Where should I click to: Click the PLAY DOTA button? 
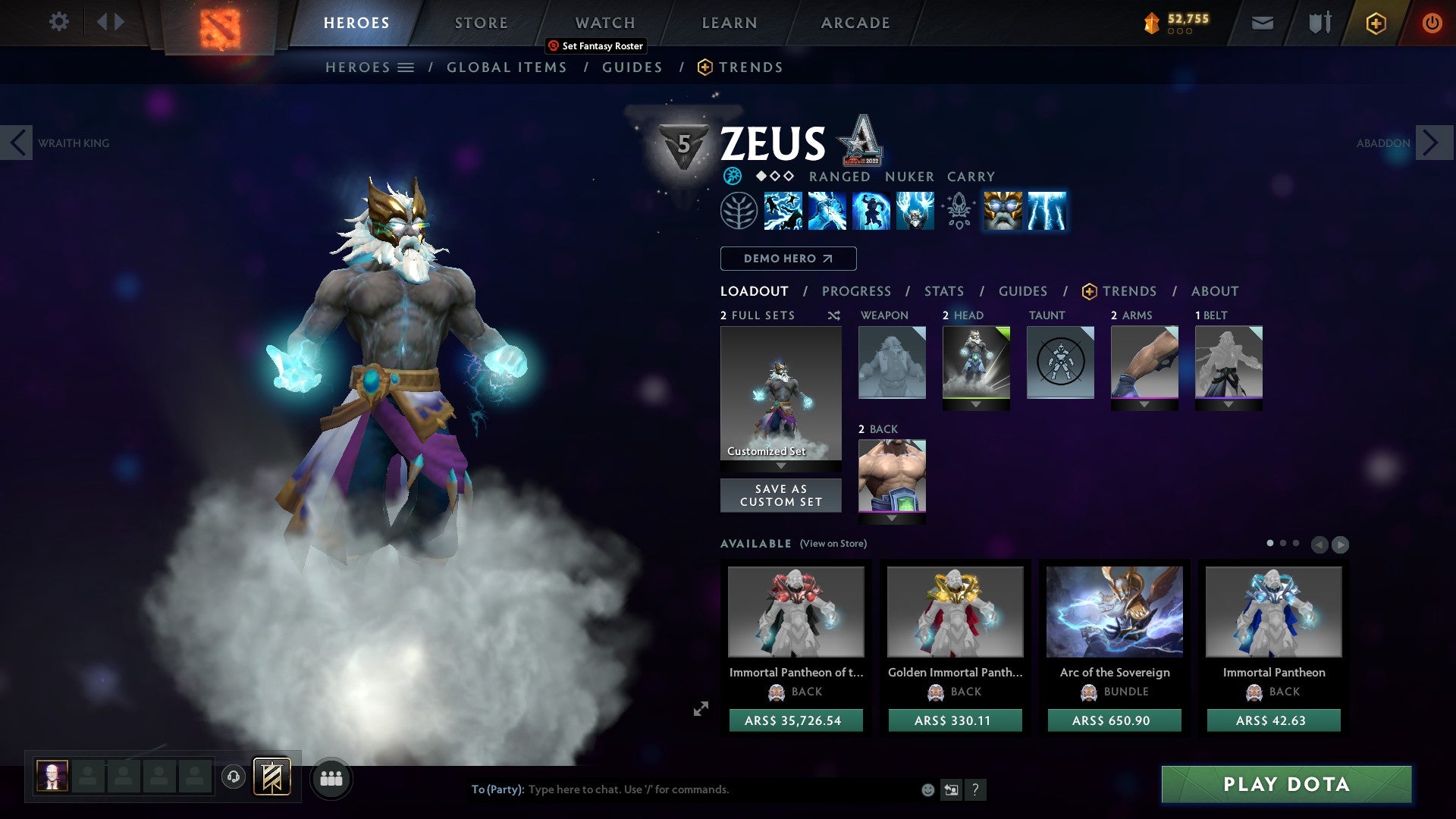1285,785
